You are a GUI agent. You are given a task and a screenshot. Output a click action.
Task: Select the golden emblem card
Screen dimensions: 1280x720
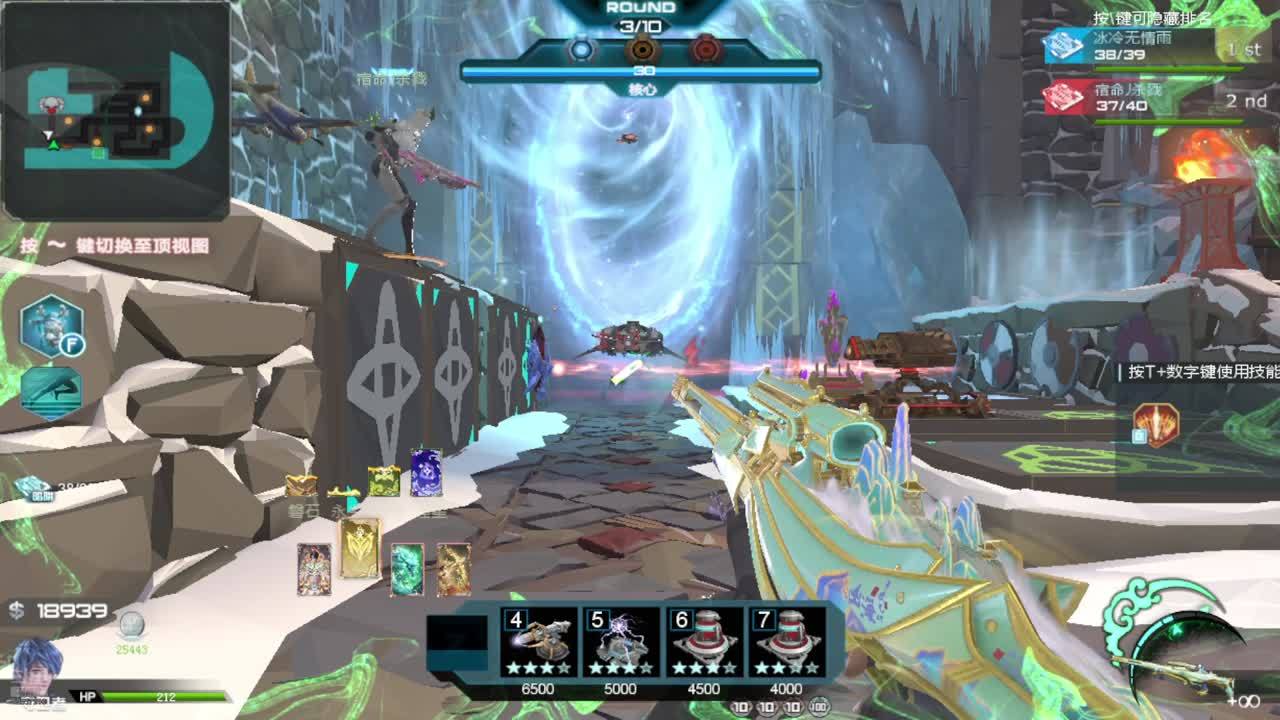point(360,548)
